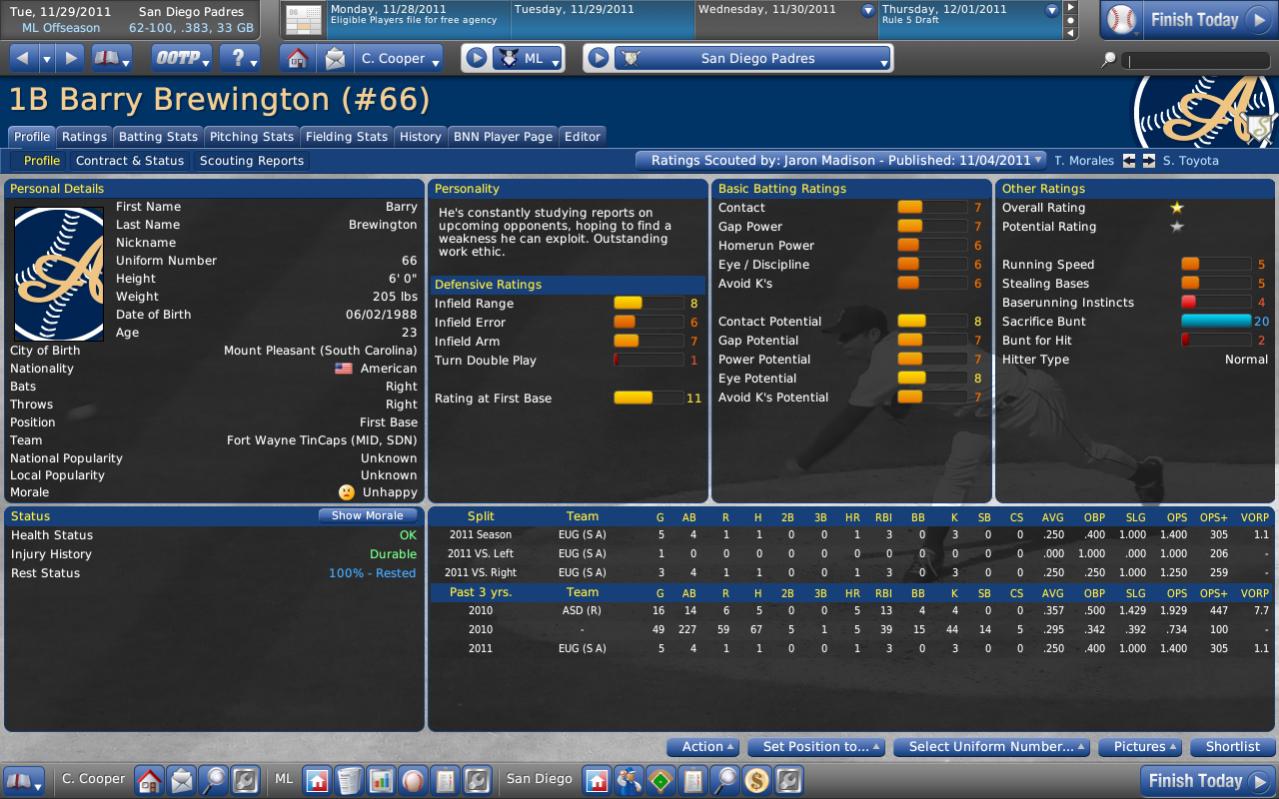The height and width of the screenshot is (799, 1279).
Task: Open the Editor tab
Action: point(582,137)
